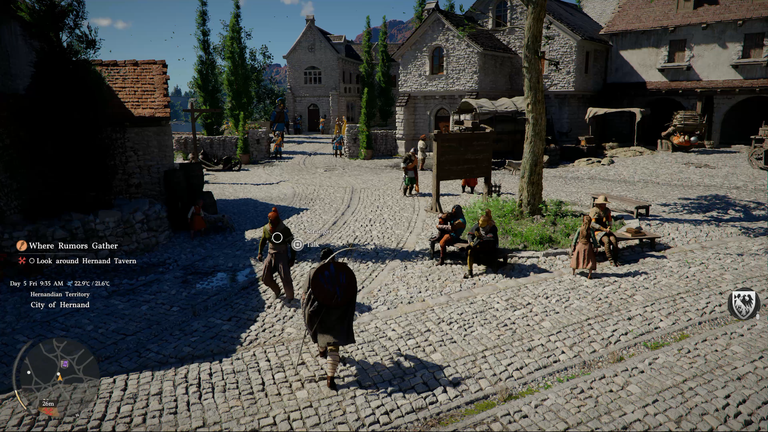Click the orange quill quest icon

point(21,245)
